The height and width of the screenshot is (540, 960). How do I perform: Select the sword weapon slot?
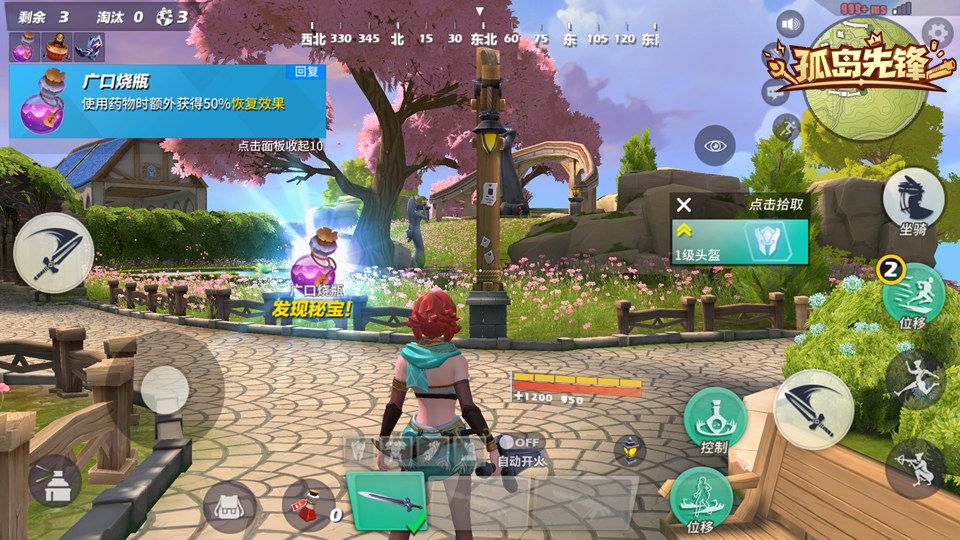click(x=388, y=500)
